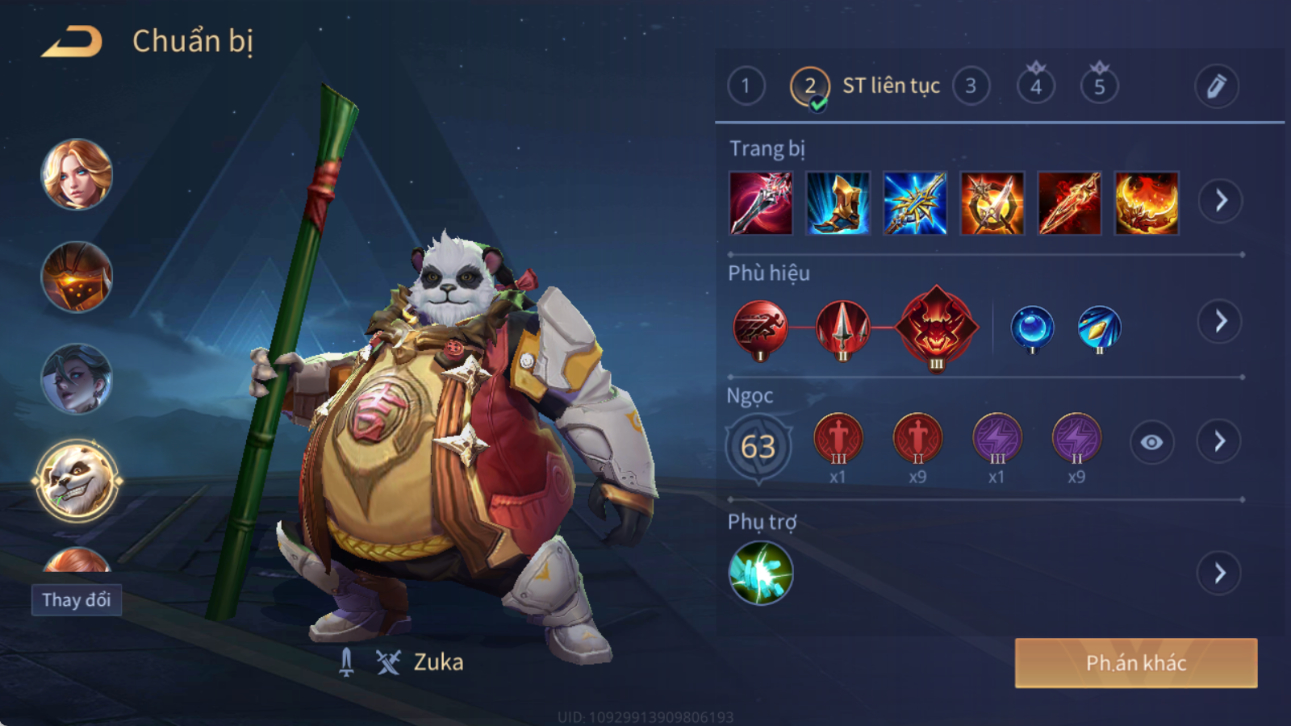The width and height of the screenshot is (1291, 726).
Task: Select the golden boots equipment item
Action: point(838,203)
